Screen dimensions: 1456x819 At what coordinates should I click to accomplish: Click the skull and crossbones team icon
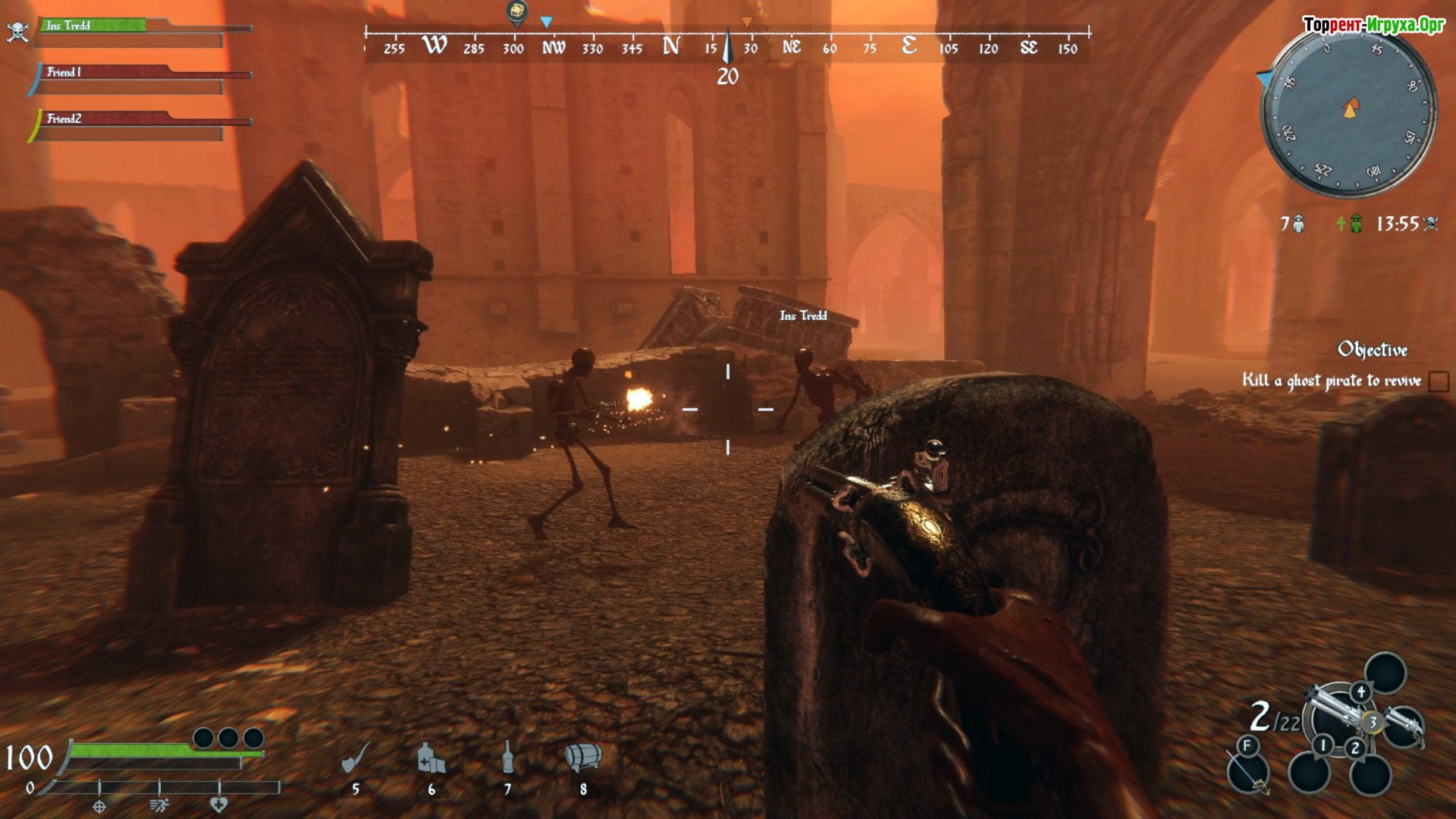pos(17,31)
